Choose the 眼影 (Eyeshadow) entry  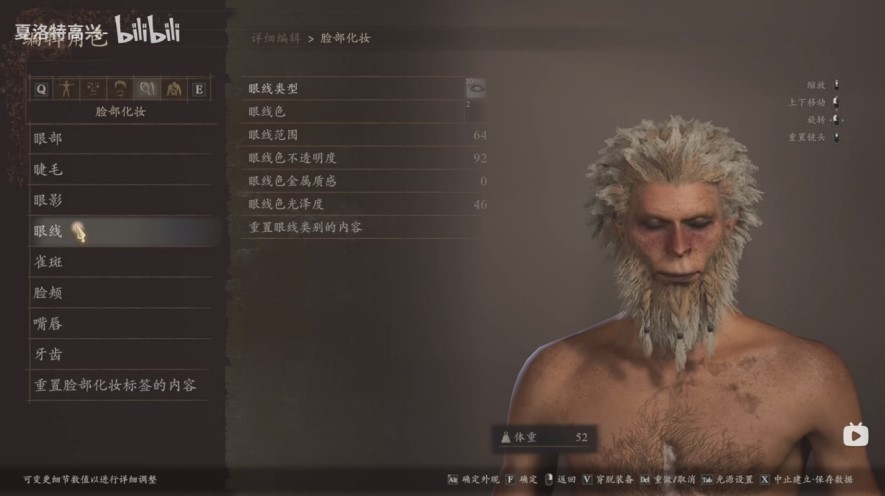[48, 200]
